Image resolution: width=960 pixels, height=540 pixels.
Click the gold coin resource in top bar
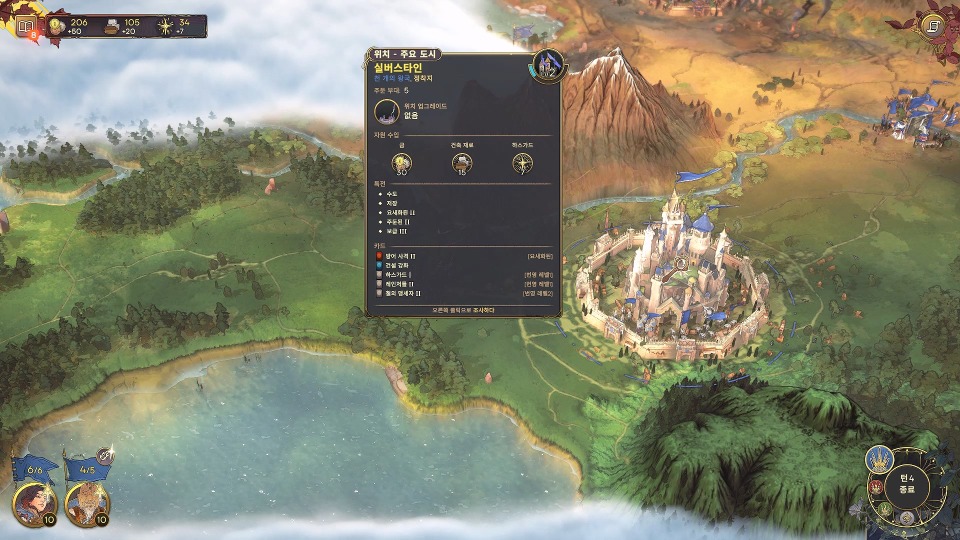(x=55, y=27)
